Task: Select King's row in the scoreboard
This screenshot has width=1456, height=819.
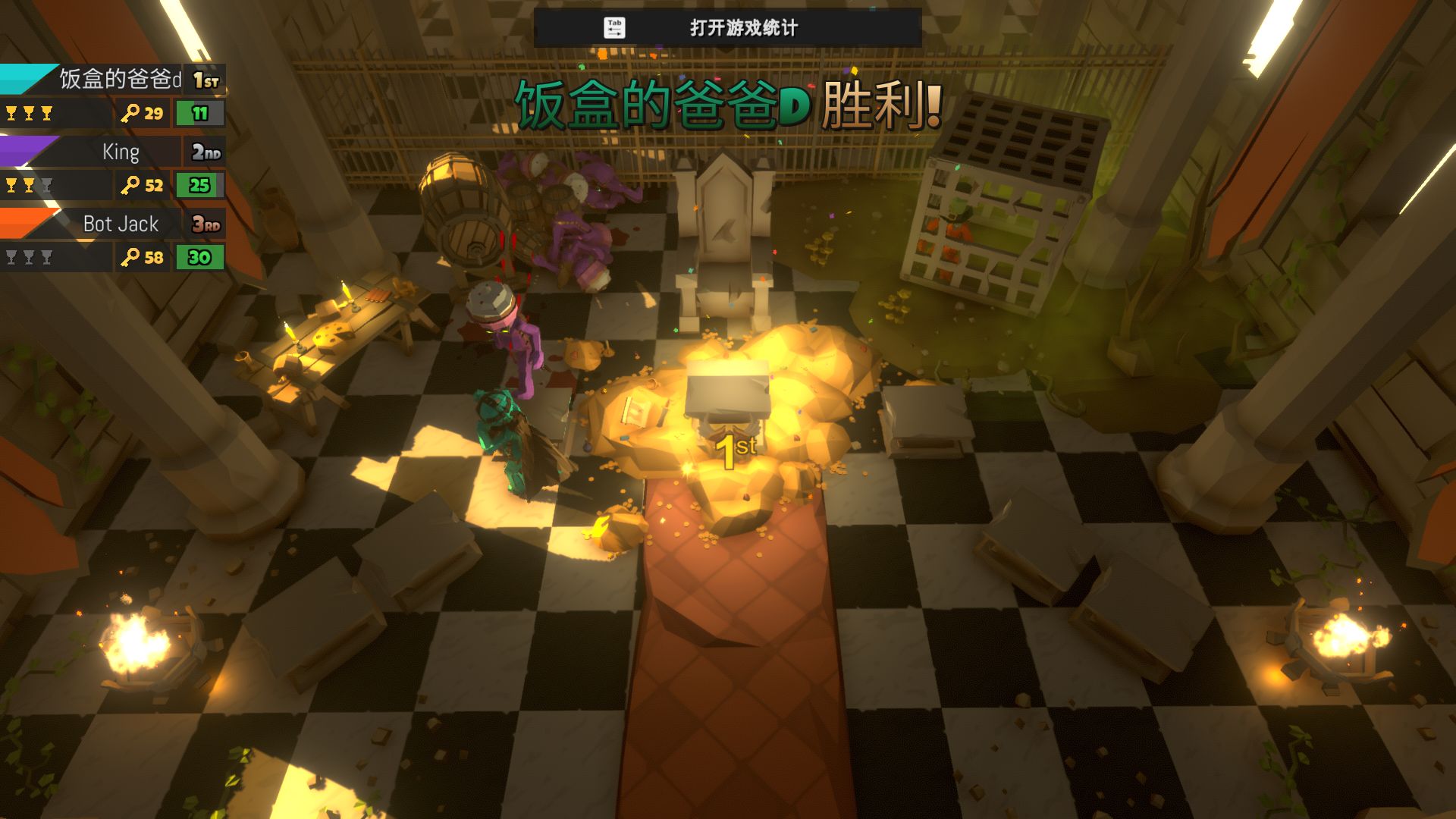Action: 120,152
